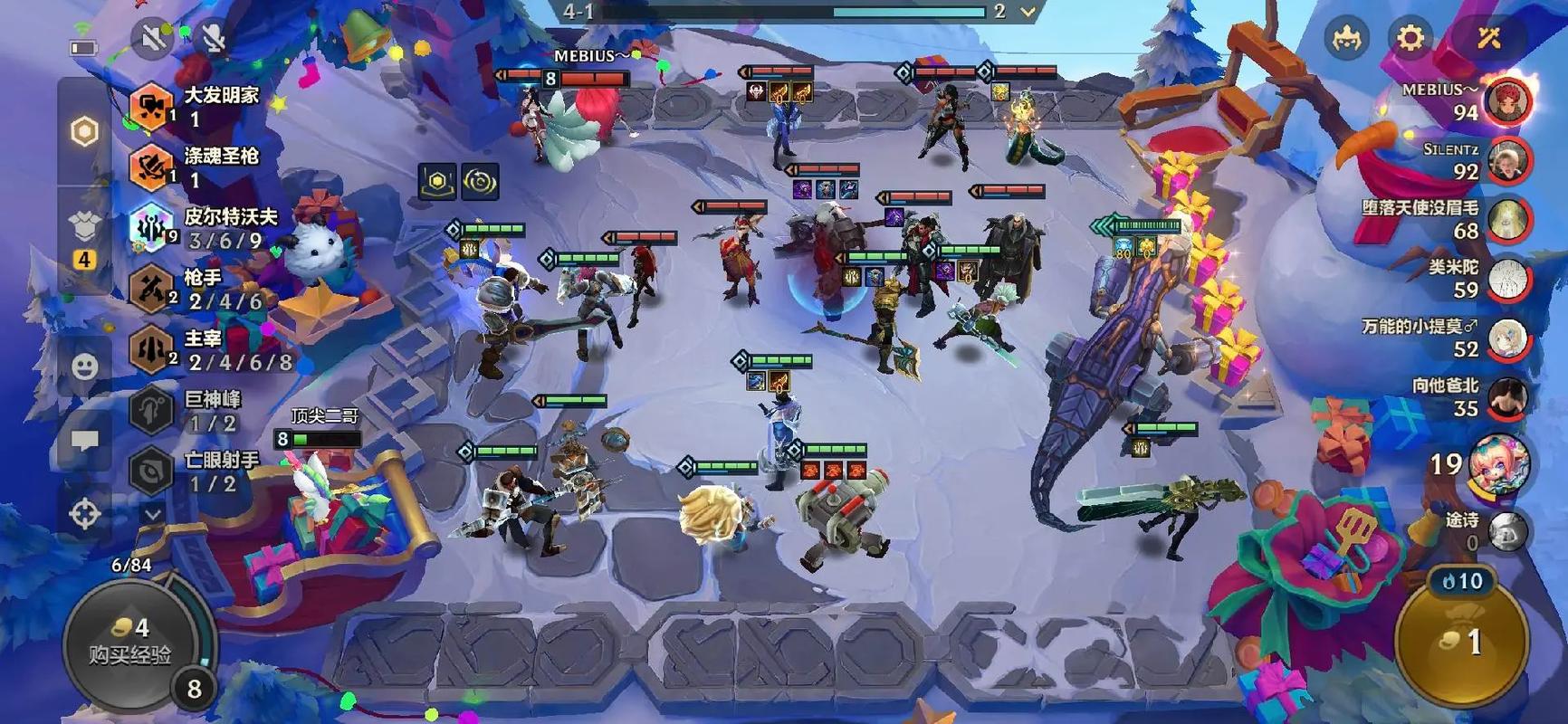
Task: Expand the stage 4-1 round dropdown
Action: click(1028, 12)
